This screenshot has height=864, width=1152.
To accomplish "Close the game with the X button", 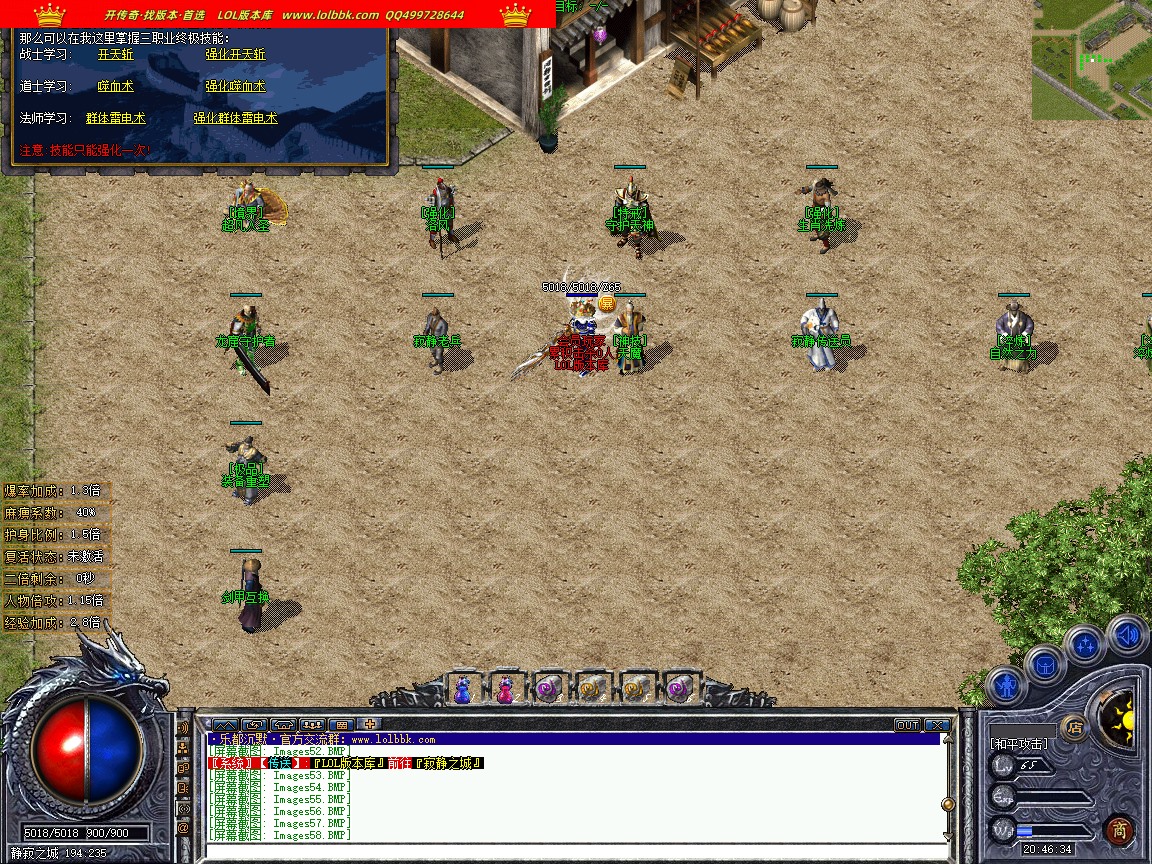I will pyautogui.click(x=937, y=725).
